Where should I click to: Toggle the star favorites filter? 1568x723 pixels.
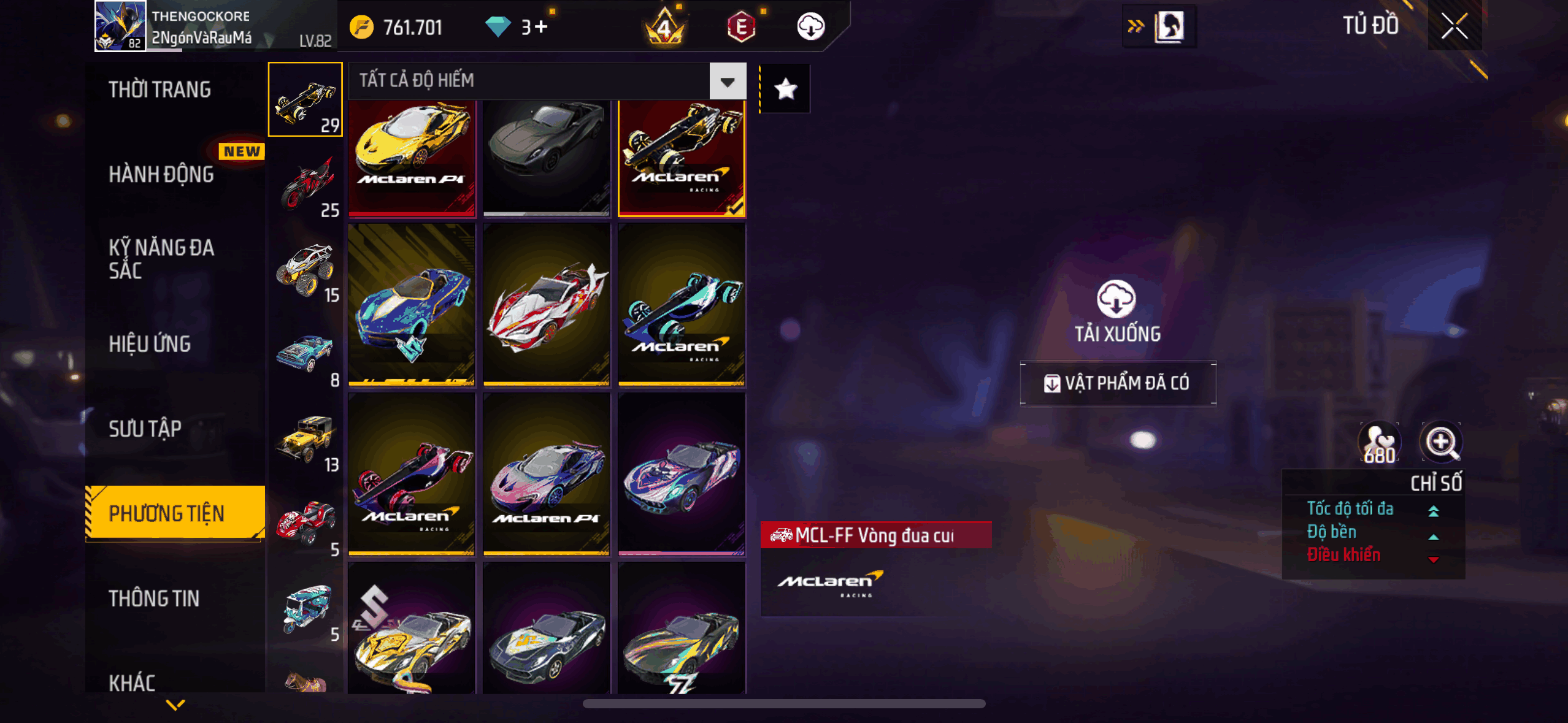785,90
